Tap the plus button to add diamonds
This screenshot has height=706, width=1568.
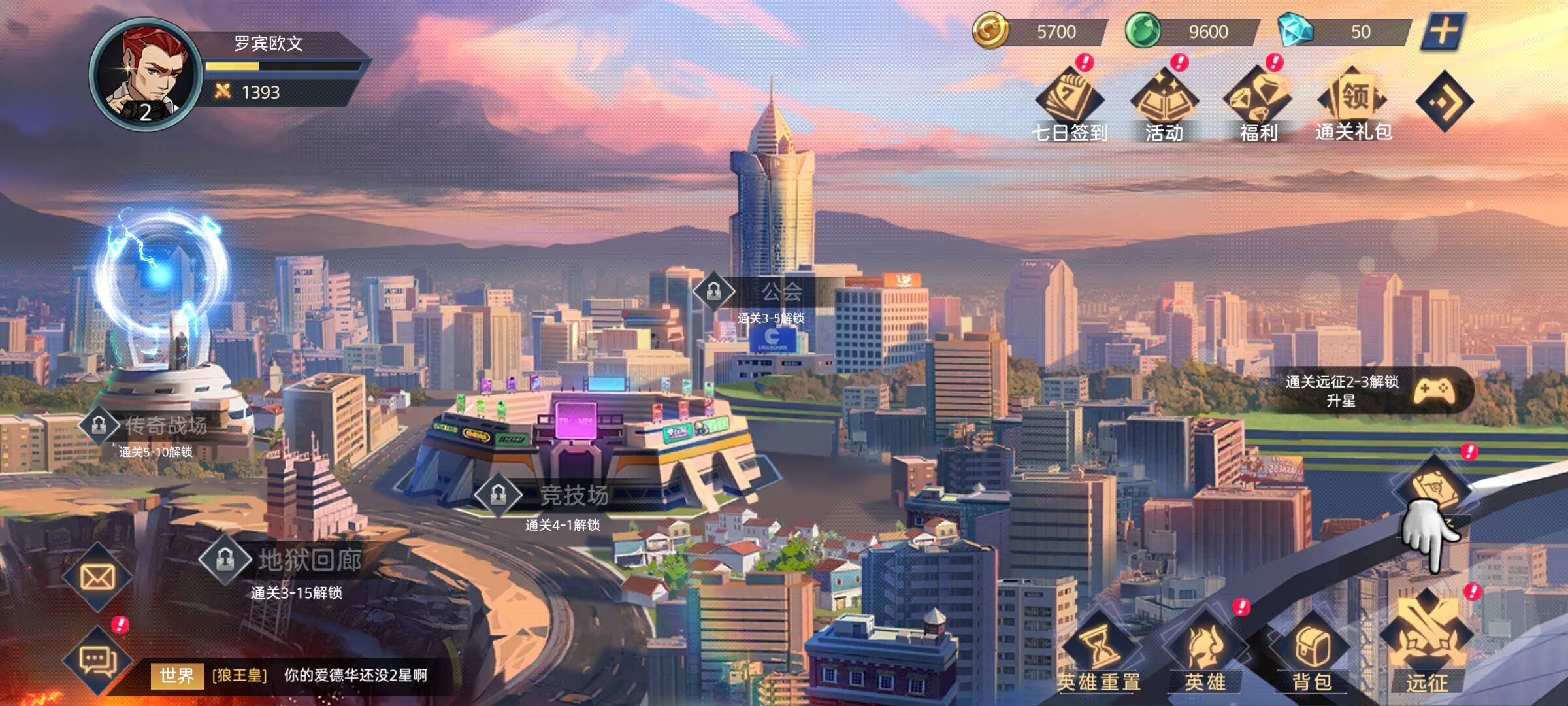point(1443,31)
